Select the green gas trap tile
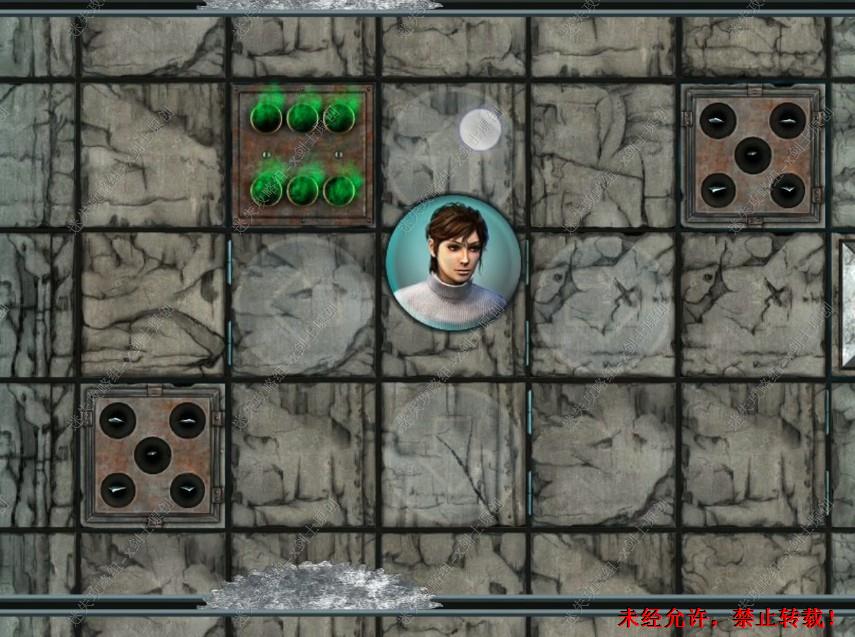The width and height of the screenshot is (855, 637). tap(303, 155)
